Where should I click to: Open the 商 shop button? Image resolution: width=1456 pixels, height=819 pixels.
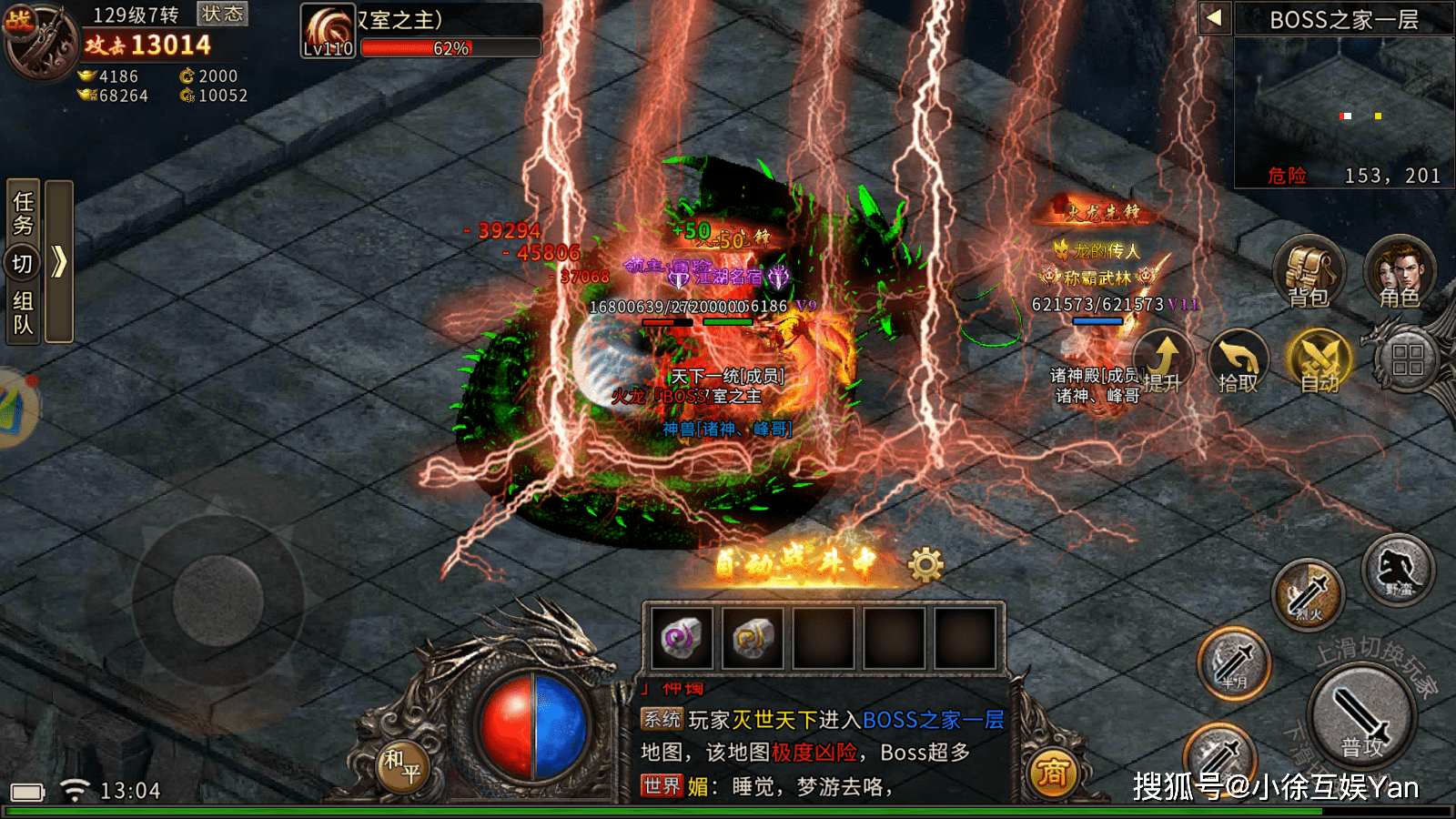pos(1052,773)
